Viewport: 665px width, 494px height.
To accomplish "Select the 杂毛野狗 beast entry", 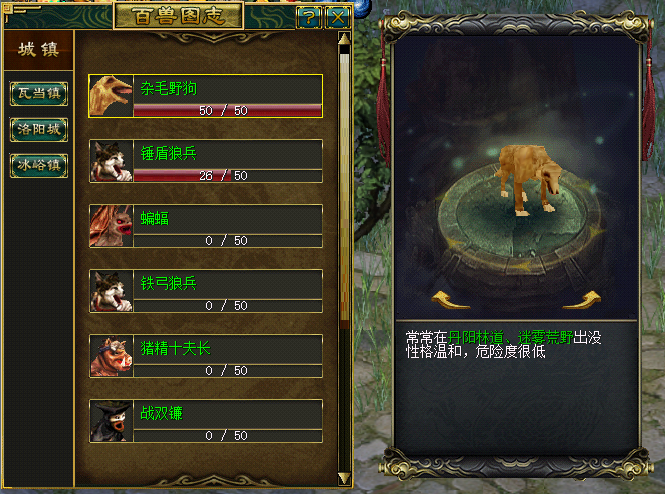I will pyautogui.click(x=206, y=96).
